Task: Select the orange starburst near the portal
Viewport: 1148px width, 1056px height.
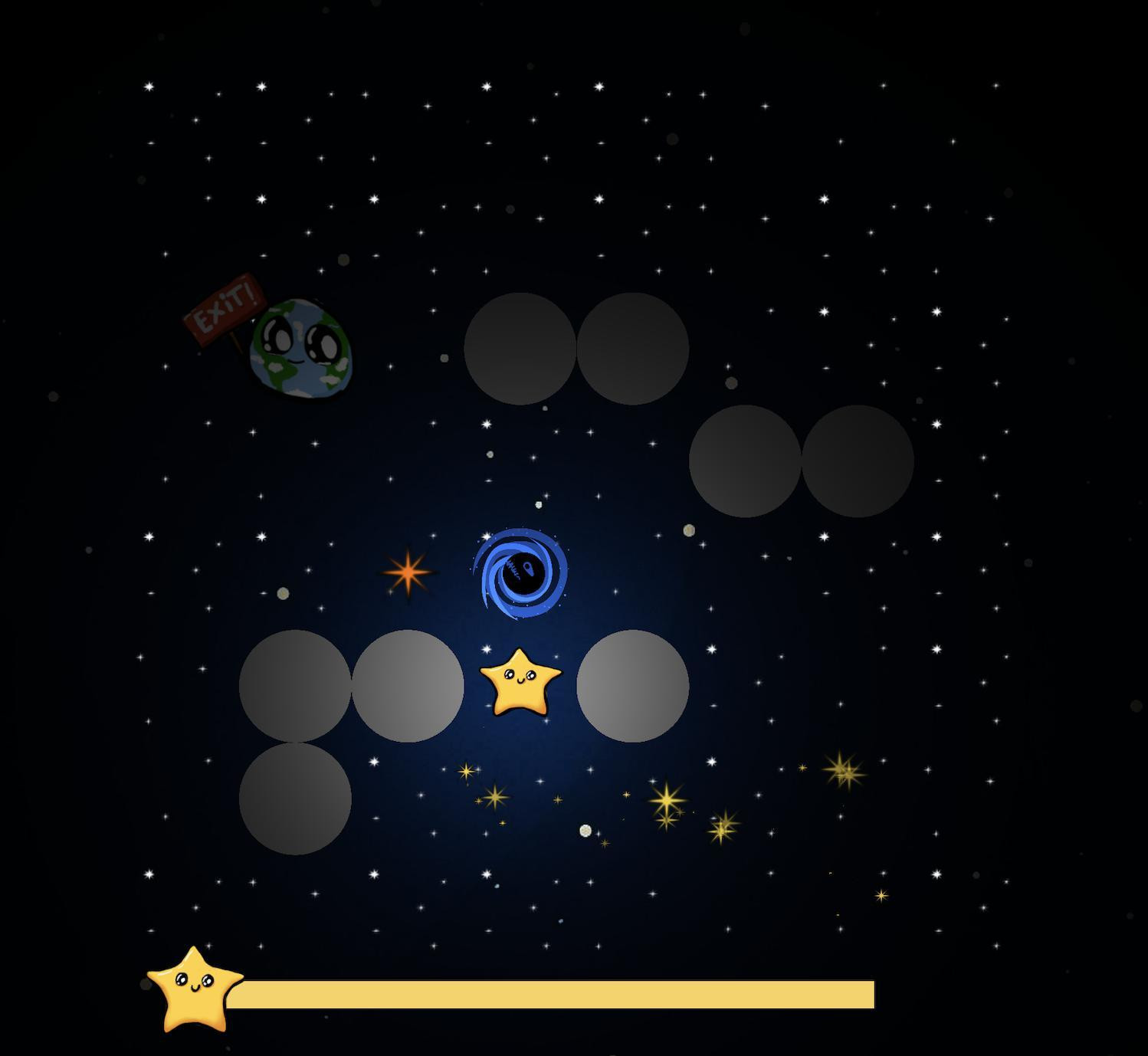Action: pyautogui.click(x=408, y=575)
